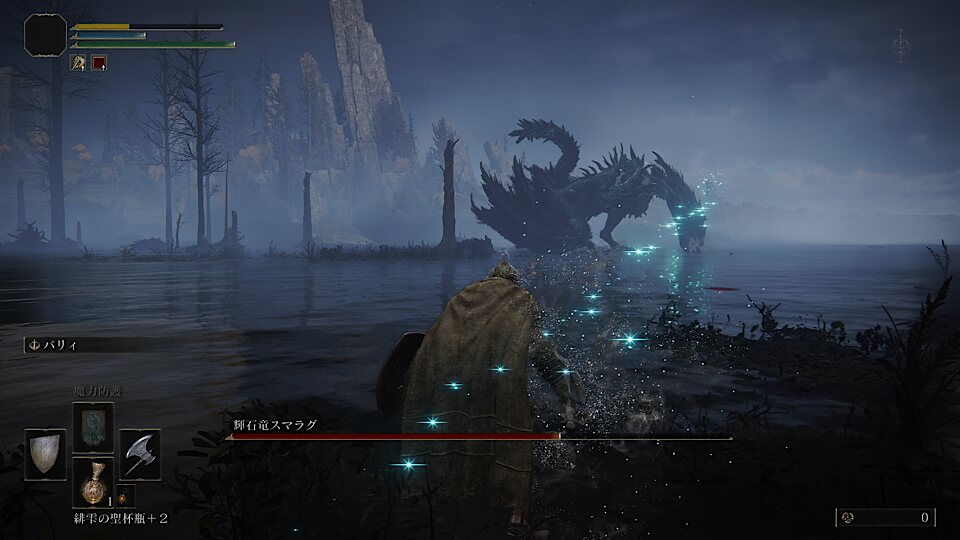Use the Flask of Crimson Tears slot
Image resolution: width=960 pixels, height=540 pixels.
tap(93, 482)
